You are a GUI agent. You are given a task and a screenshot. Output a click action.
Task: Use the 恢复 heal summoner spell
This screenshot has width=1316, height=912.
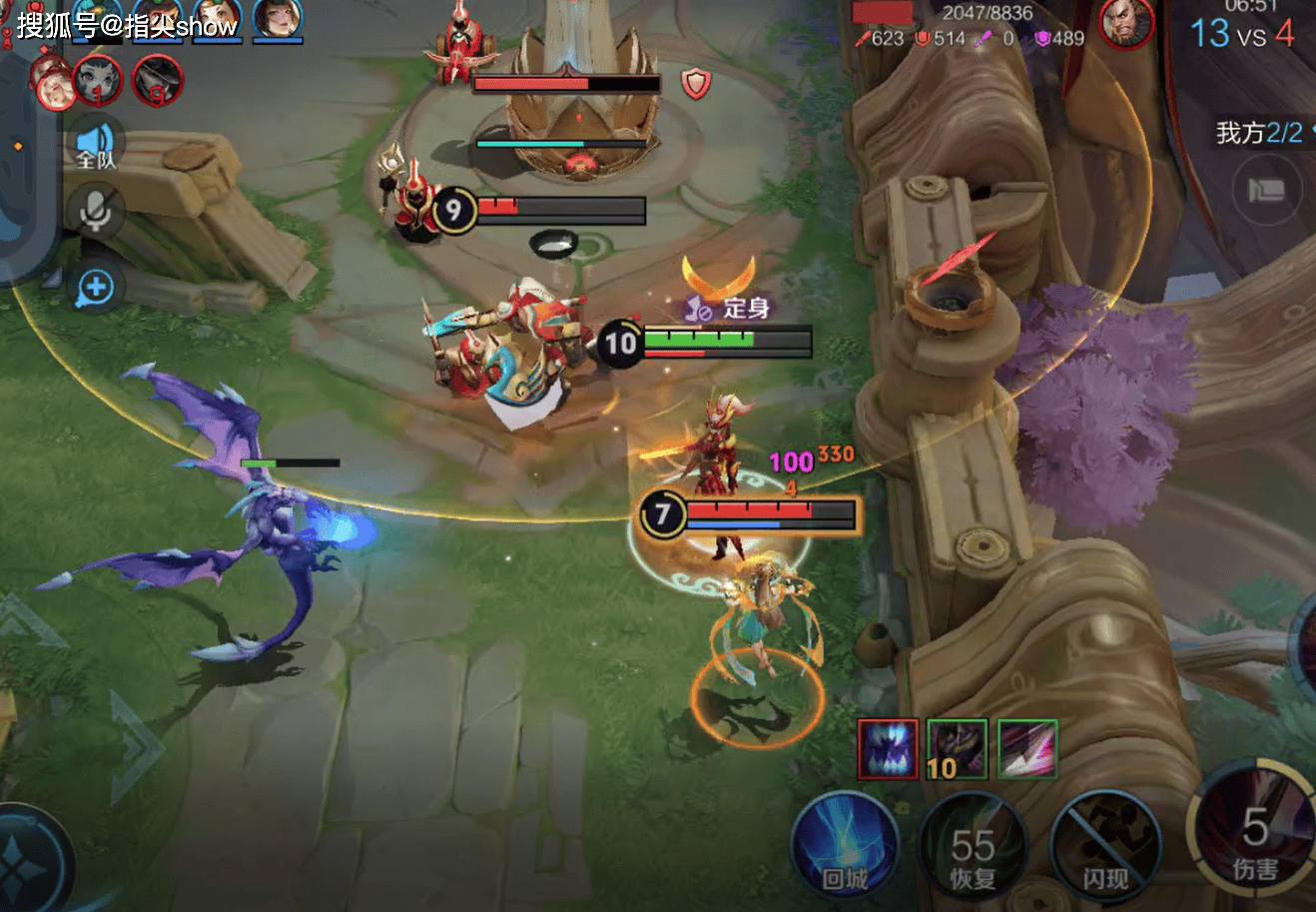coord(972,847)
